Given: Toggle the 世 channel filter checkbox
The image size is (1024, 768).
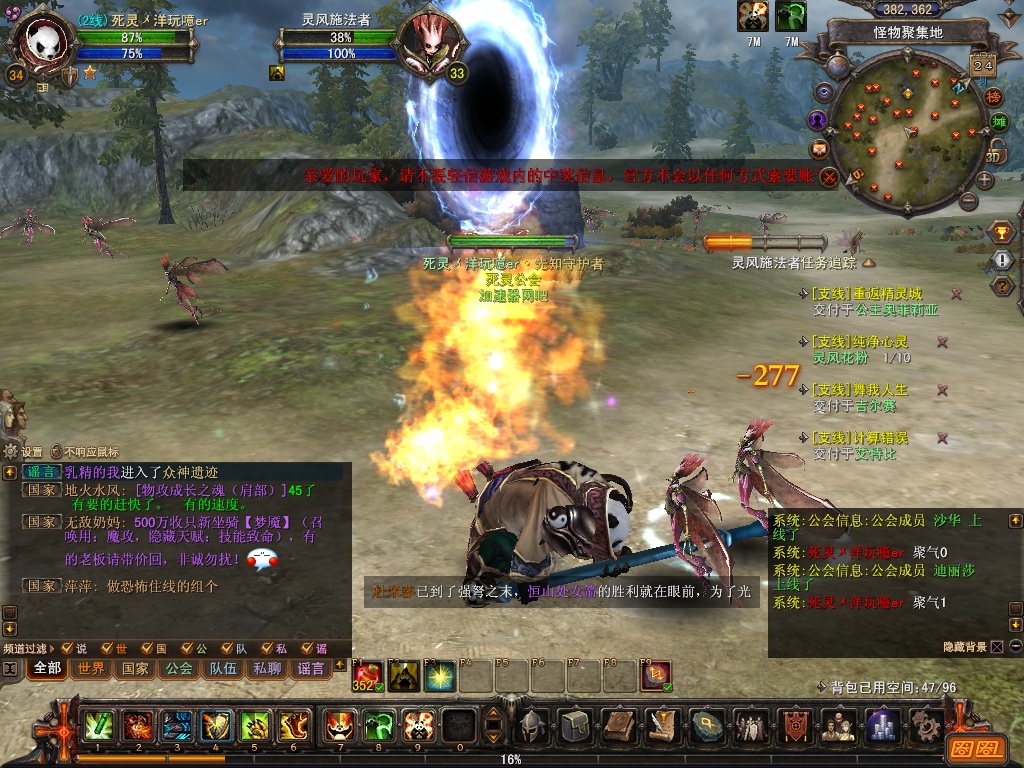Looking at the screenshot, I should pyautogui.click(x=107, y=648).
